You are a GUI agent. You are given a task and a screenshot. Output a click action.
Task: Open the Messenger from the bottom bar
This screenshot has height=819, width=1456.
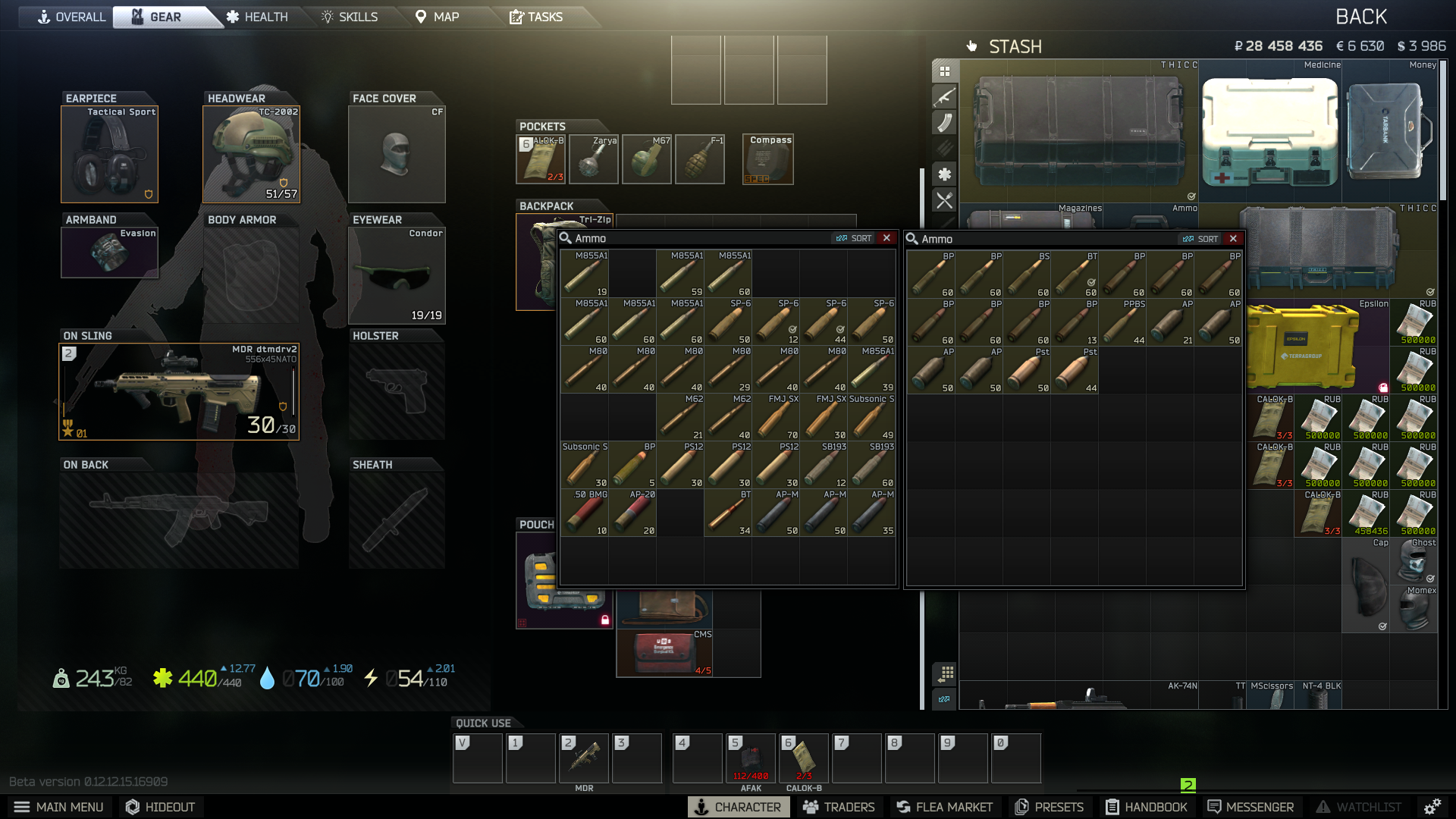1249,807
